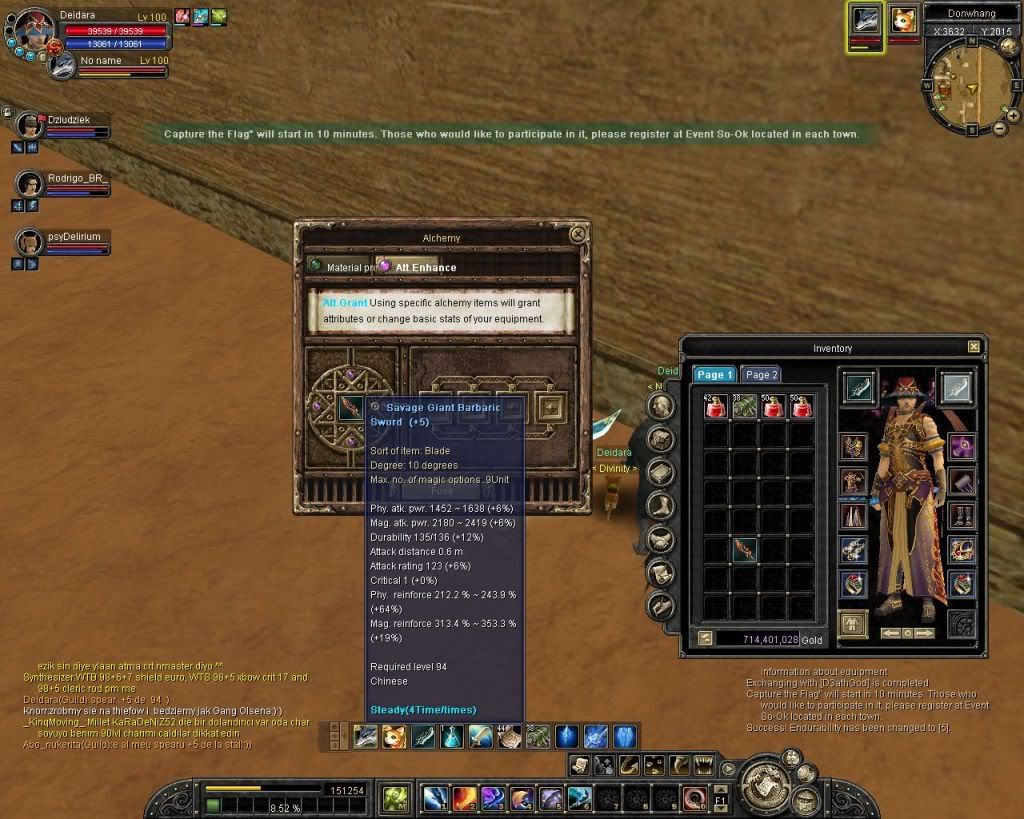Click the fox pet icon on the quick bar
1024x819 pixels.
[393, 738]
